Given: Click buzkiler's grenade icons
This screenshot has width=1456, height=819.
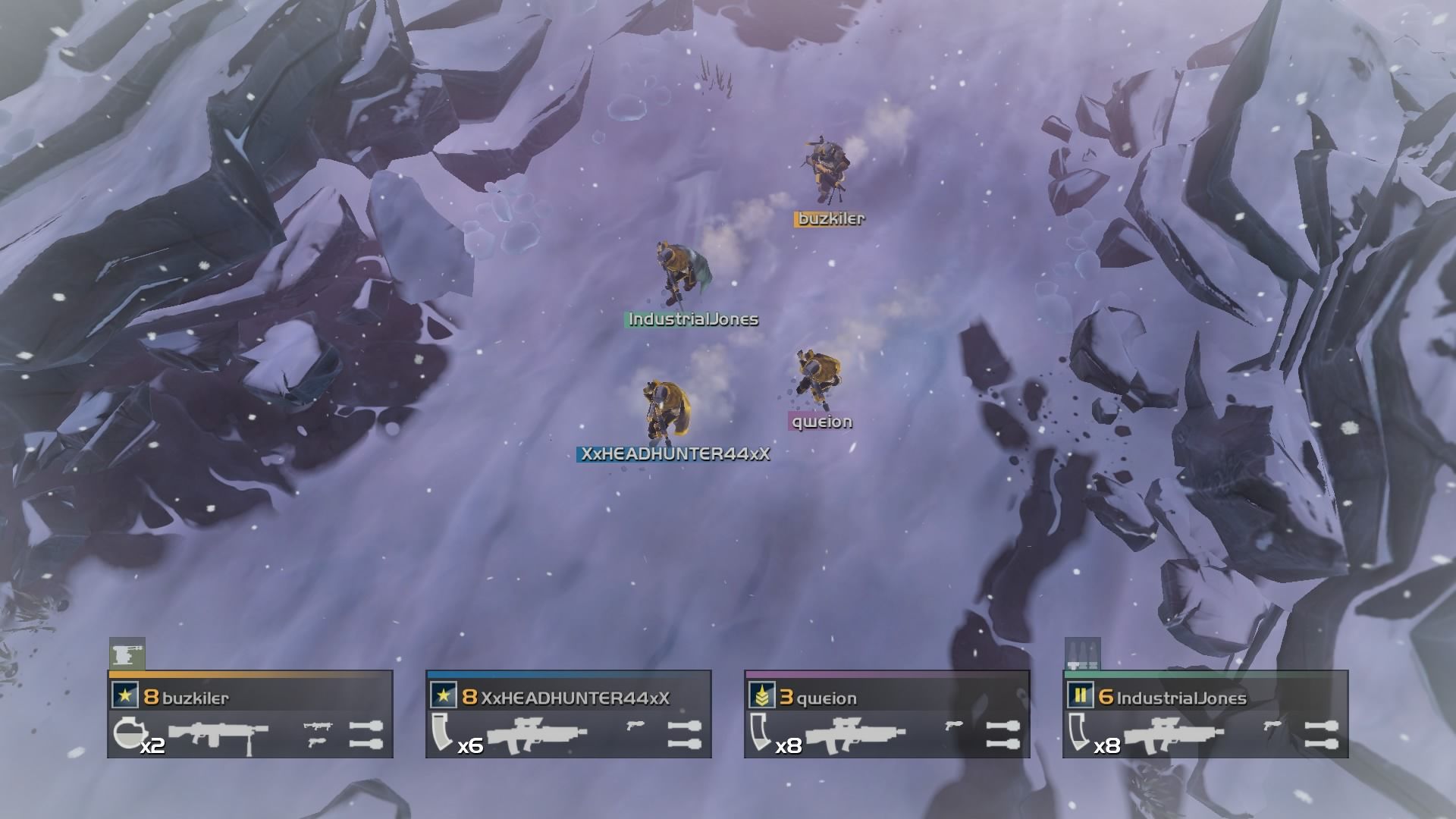Looking at the screenshot, I should 366,734.
